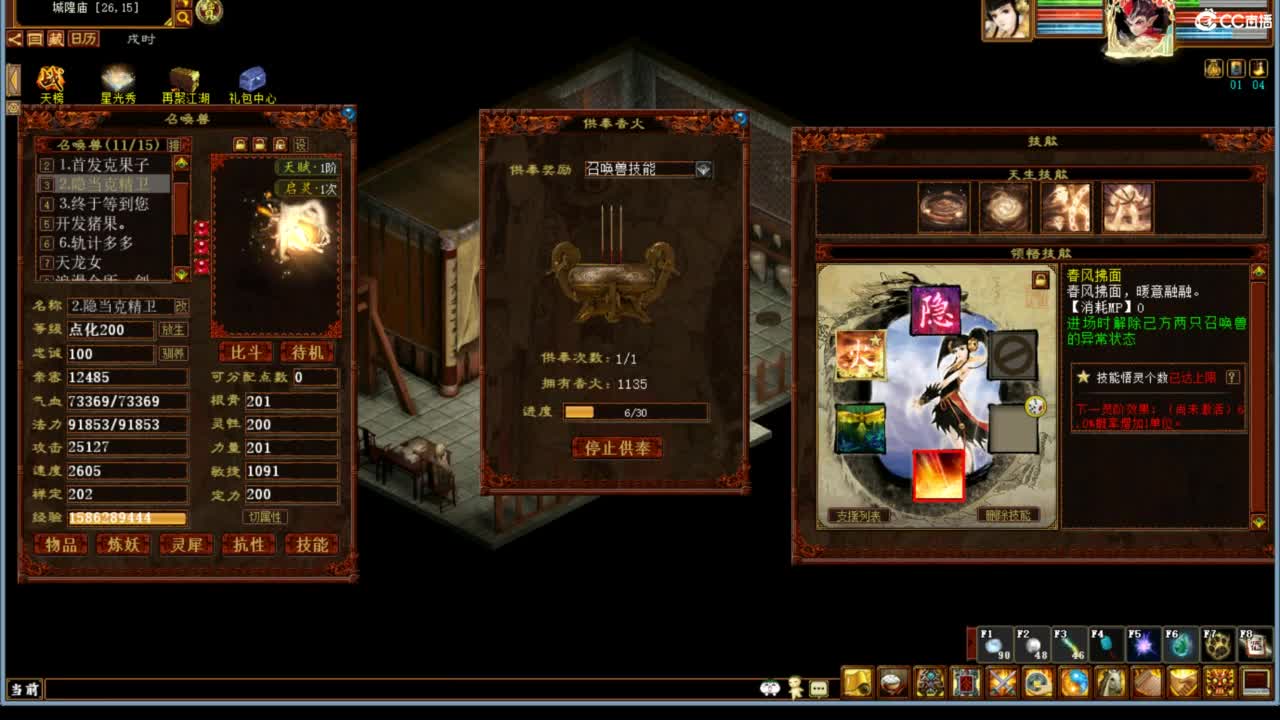
Task: Expand skill info with the green down arrow
Action: click(1258, 520)
